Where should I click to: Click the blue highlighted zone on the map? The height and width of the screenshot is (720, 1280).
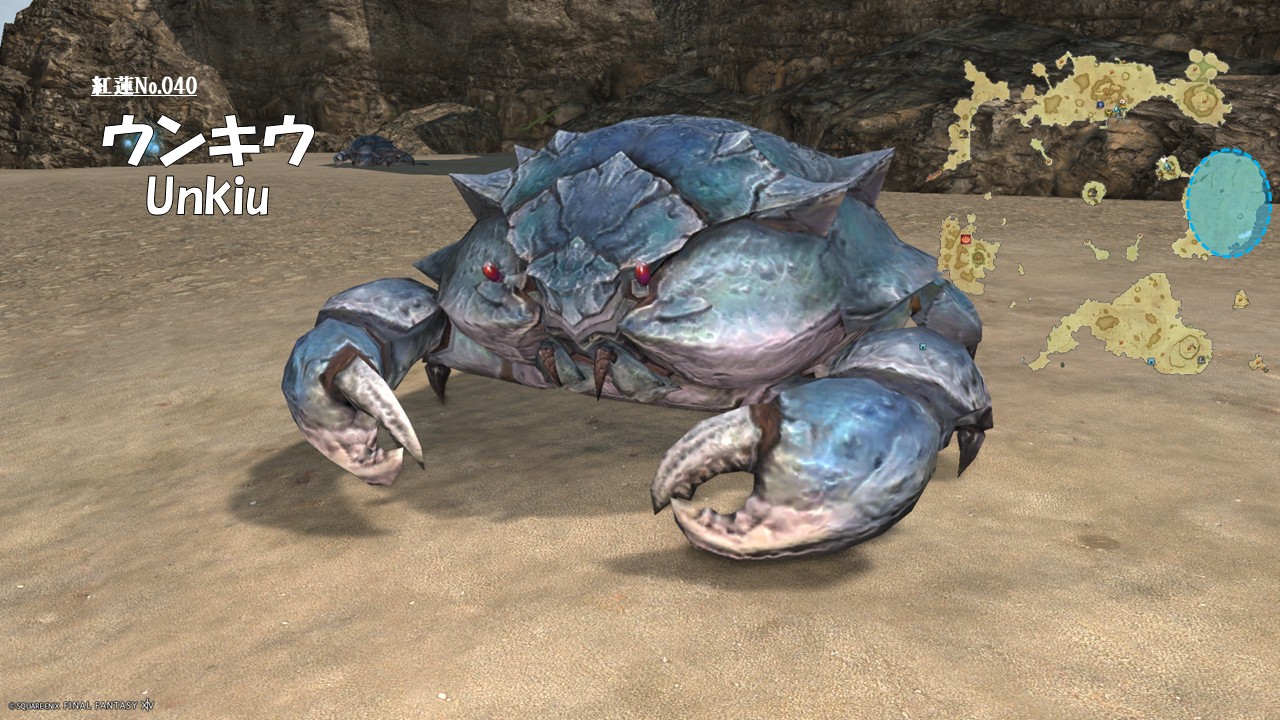point(1228,203)
